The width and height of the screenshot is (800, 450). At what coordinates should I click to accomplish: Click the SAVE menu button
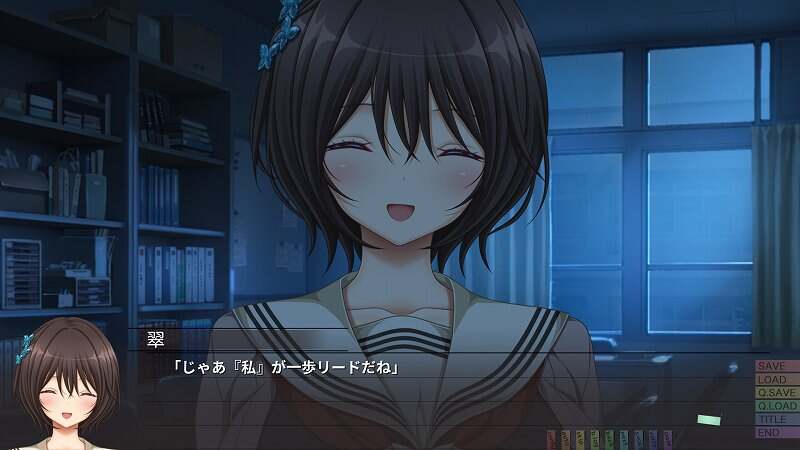point(776,366)
